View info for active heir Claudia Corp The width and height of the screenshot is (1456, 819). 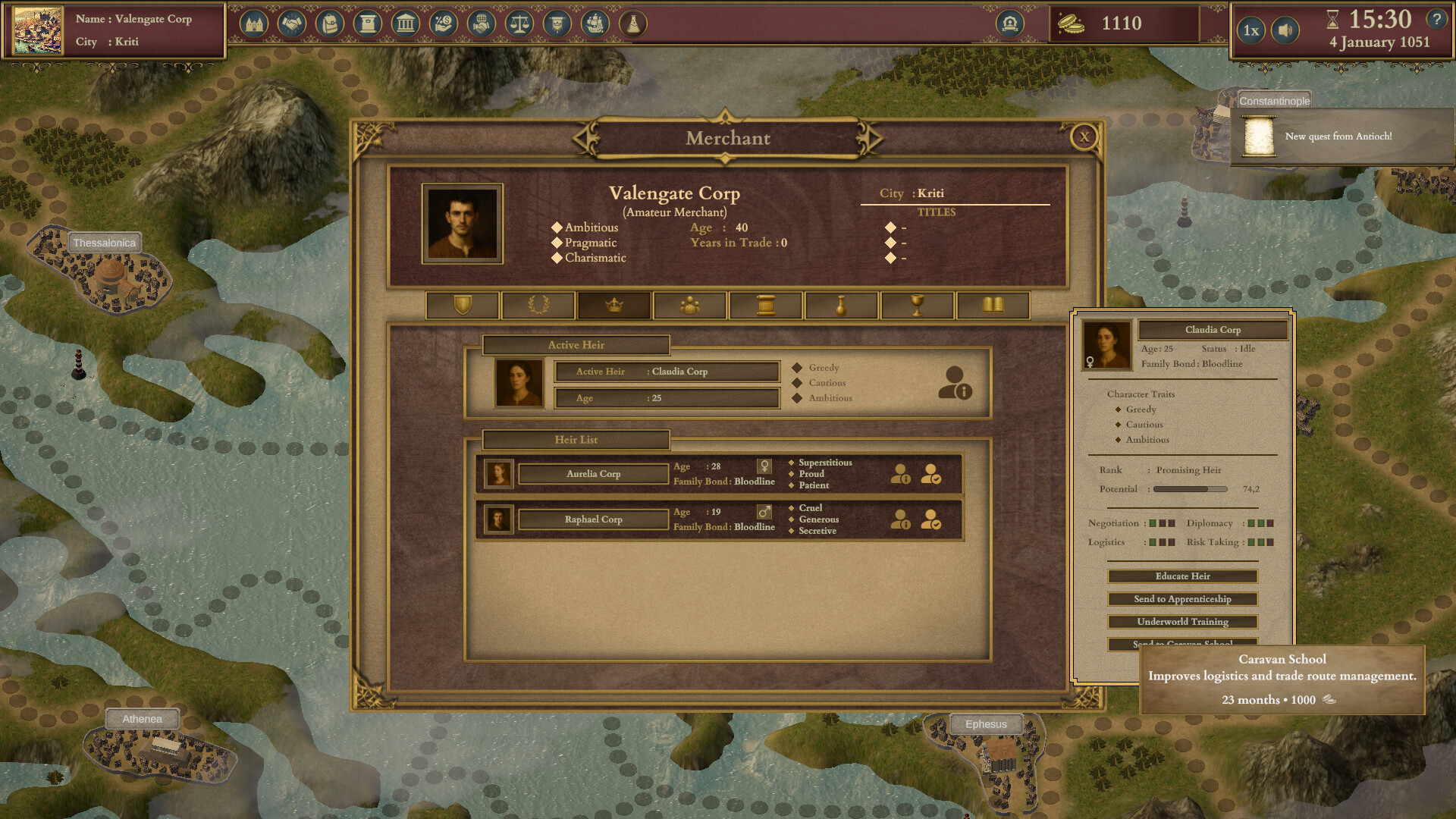(x=955, y=383)
